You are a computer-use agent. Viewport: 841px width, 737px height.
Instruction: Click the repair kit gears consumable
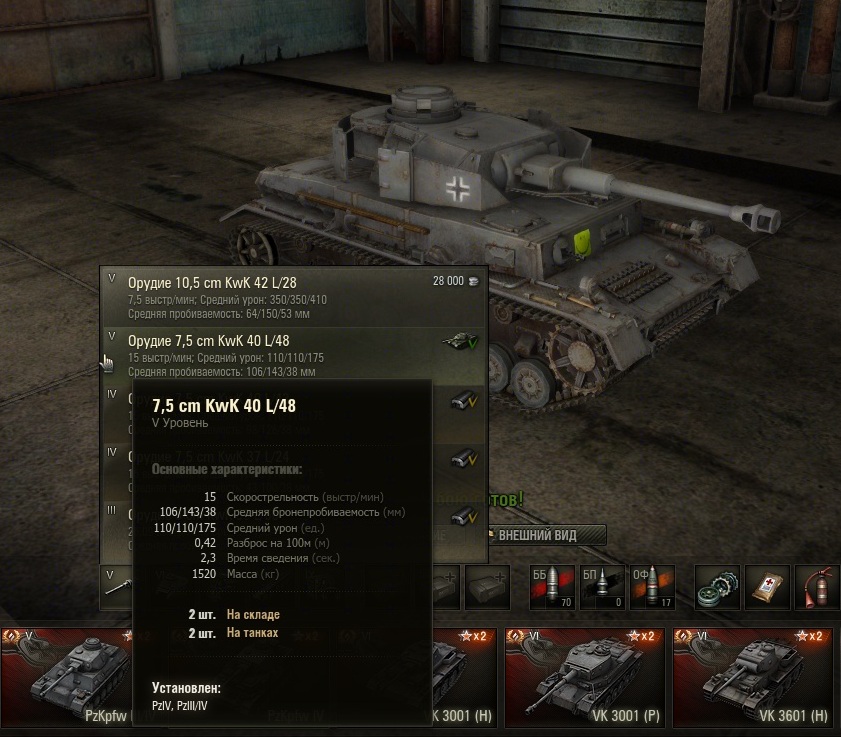coord(718,587)
